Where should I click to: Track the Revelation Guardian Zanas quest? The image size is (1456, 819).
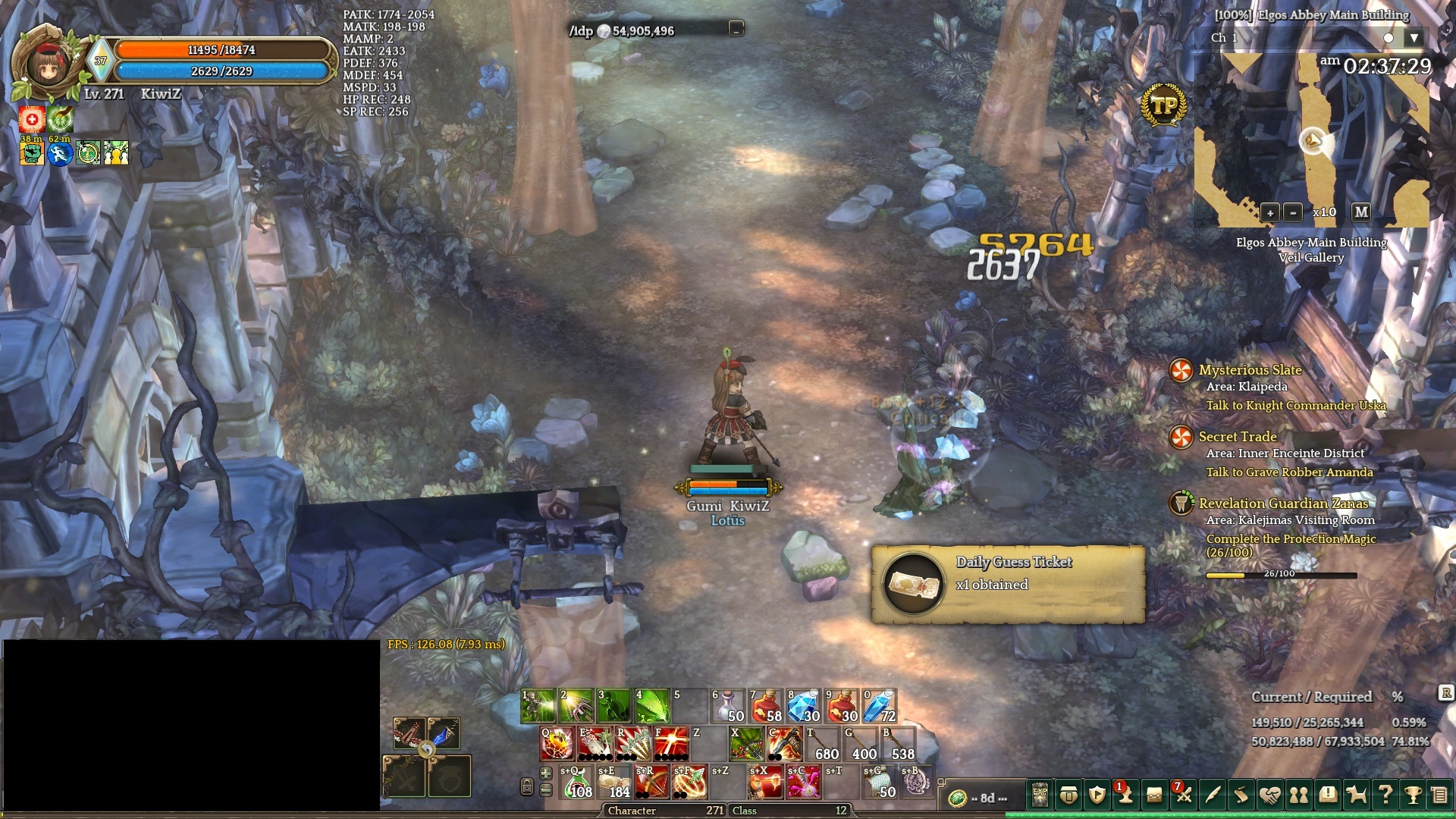pyautogui.click(x=1283, y=504)
